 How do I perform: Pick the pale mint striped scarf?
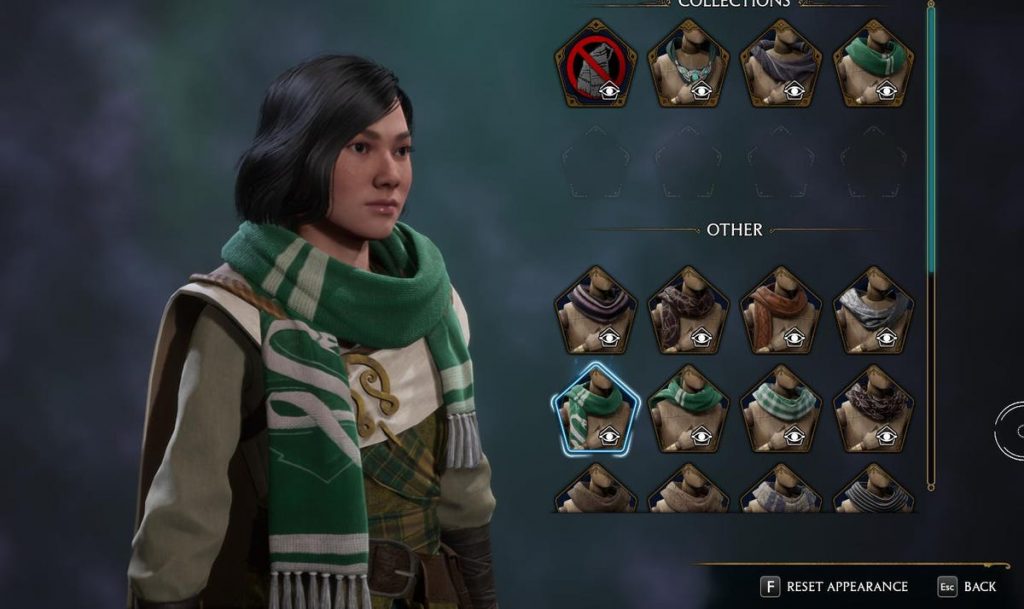tap(781, 408)
